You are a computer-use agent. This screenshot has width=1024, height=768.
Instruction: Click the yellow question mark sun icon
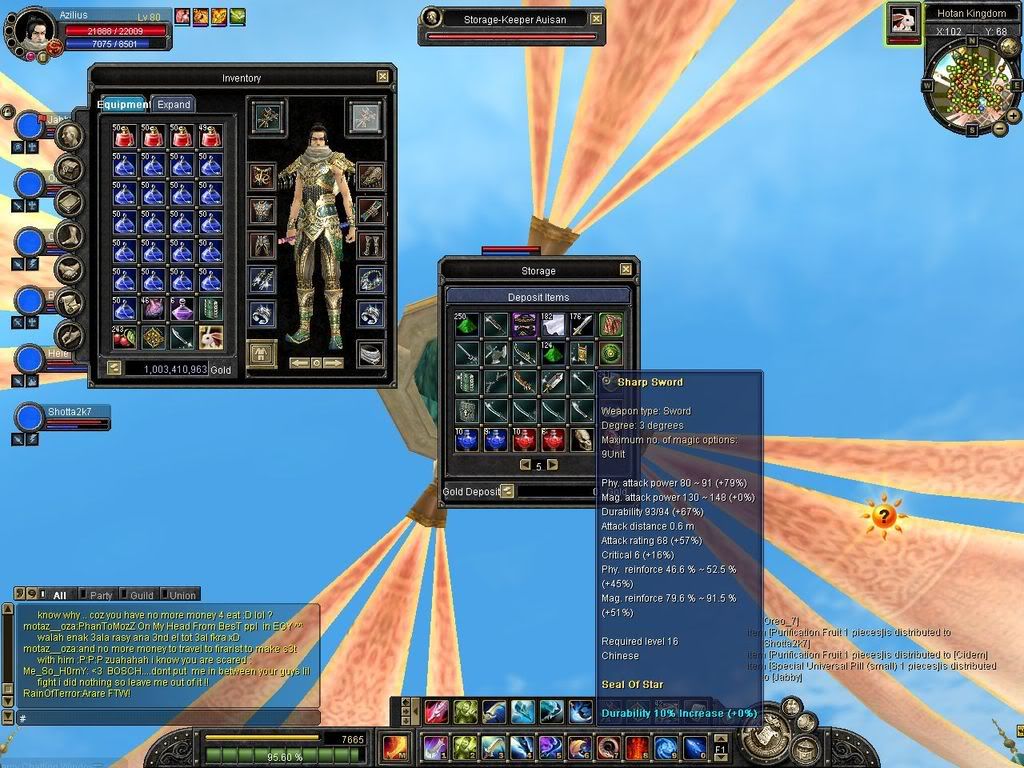coord(884,517)
